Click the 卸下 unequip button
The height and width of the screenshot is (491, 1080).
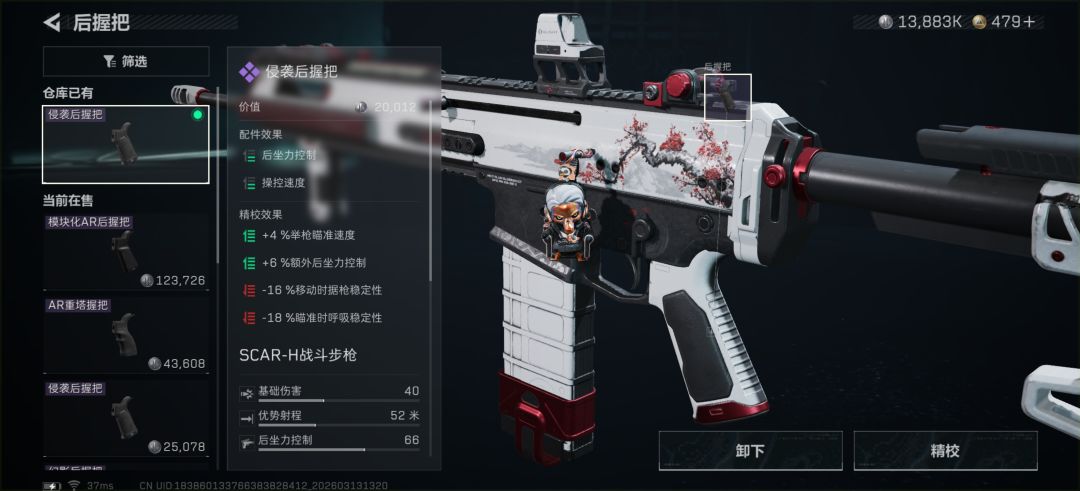click(750, 450)
